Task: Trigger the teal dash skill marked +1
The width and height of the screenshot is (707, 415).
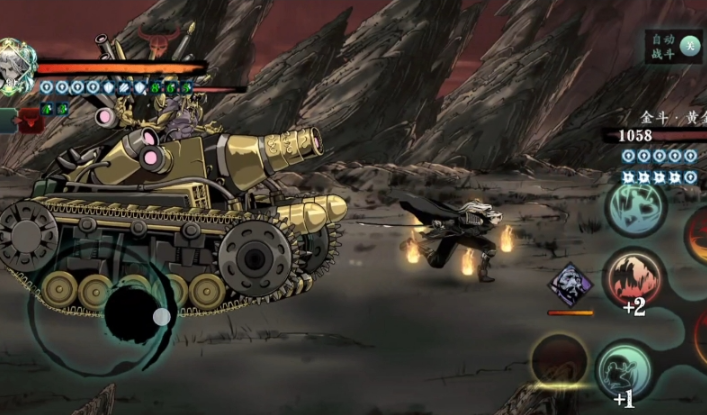Action: (627, 370)
